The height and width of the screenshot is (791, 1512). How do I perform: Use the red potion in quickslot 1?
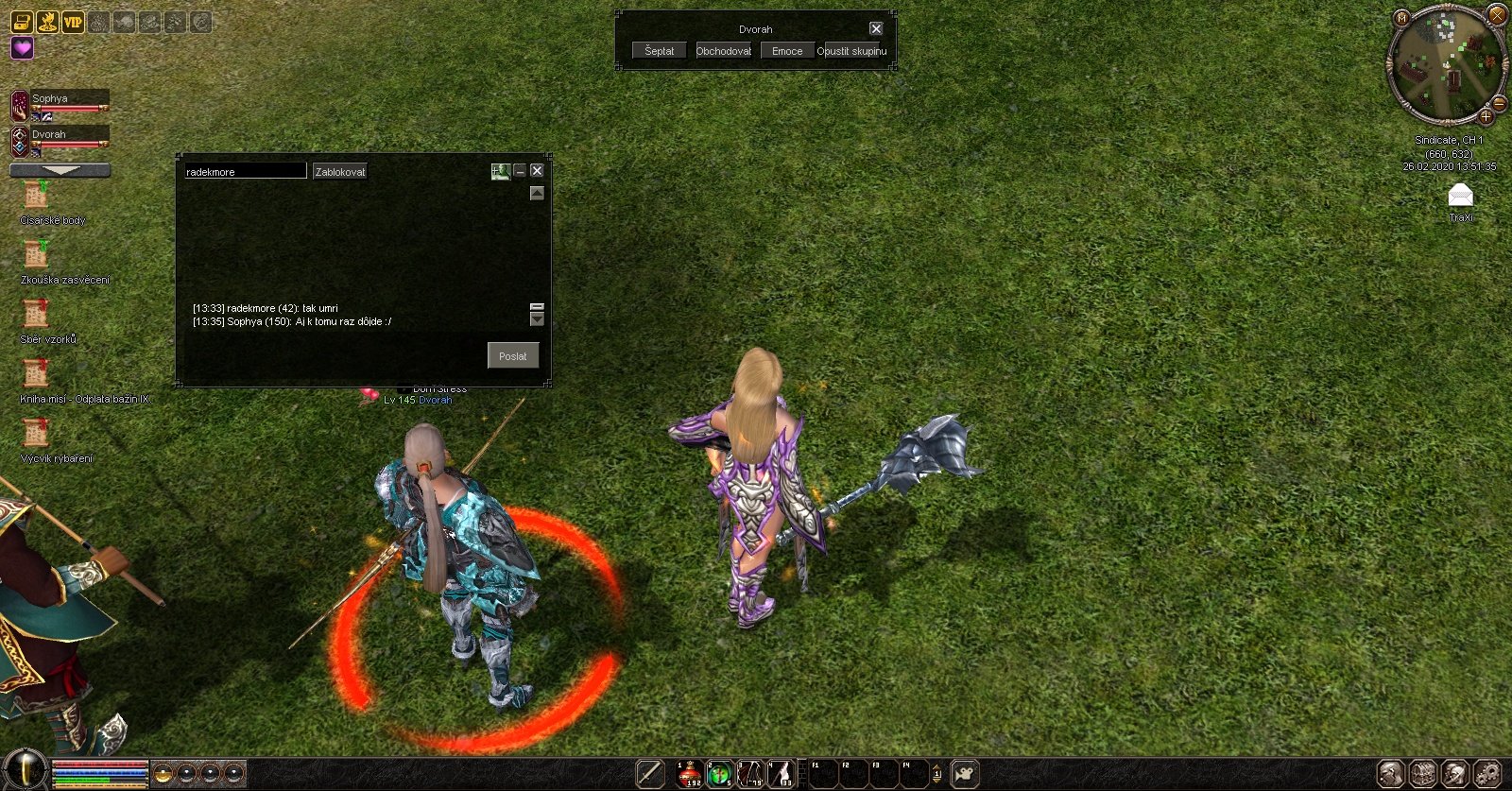pos(689,774)
